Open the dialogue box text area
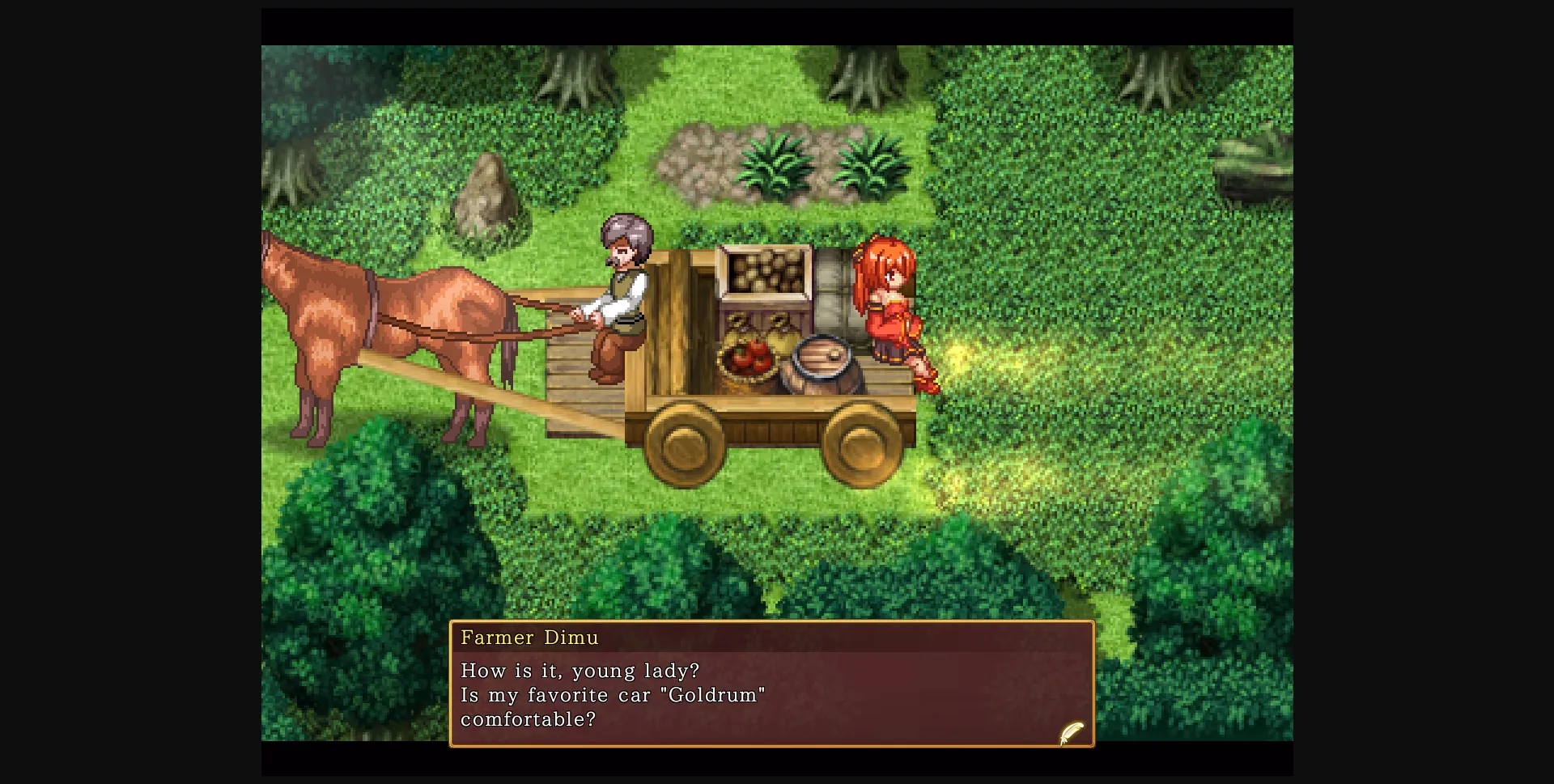 click(x=769, y=694)
